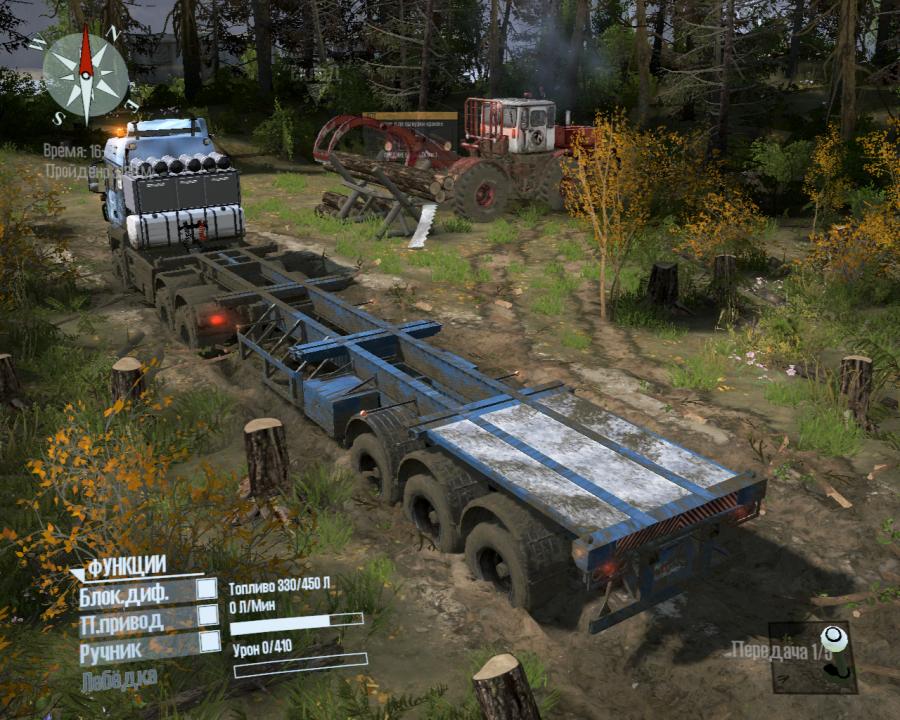Toggle the Ручник handbrake checkbox
Viewport: 900px width, 720px height.
[x=208, y=642]
